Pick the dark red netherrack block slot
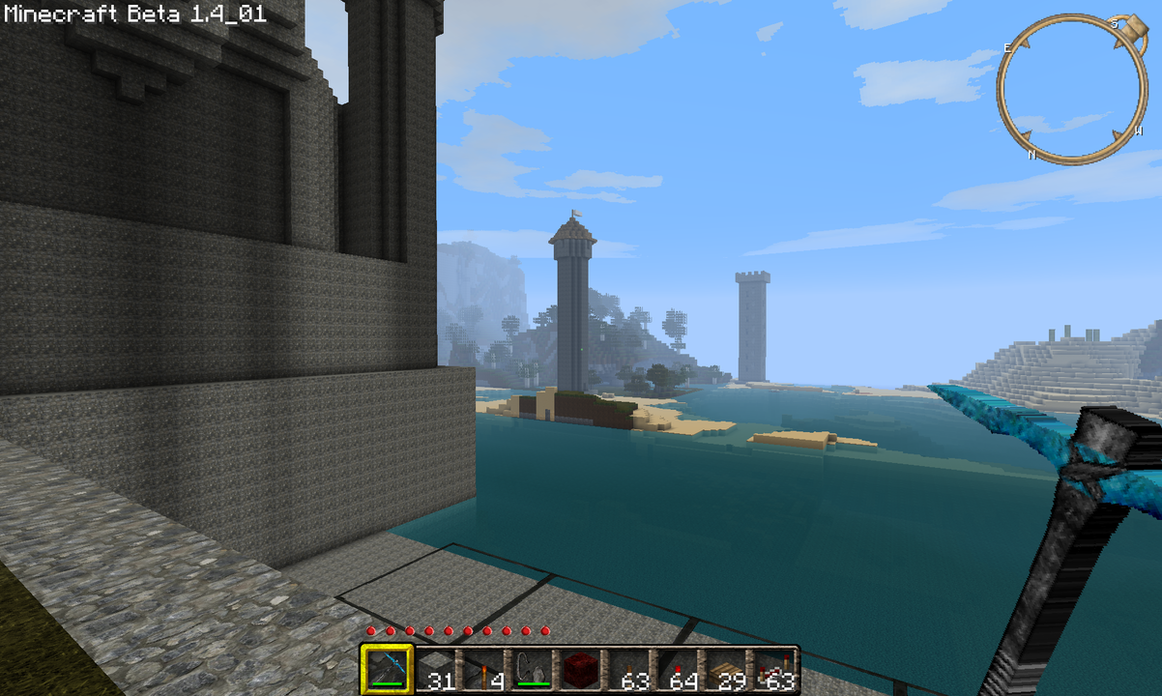This screenshot has height=696, width=1162. pyautogui.click(x=580, y=669)
